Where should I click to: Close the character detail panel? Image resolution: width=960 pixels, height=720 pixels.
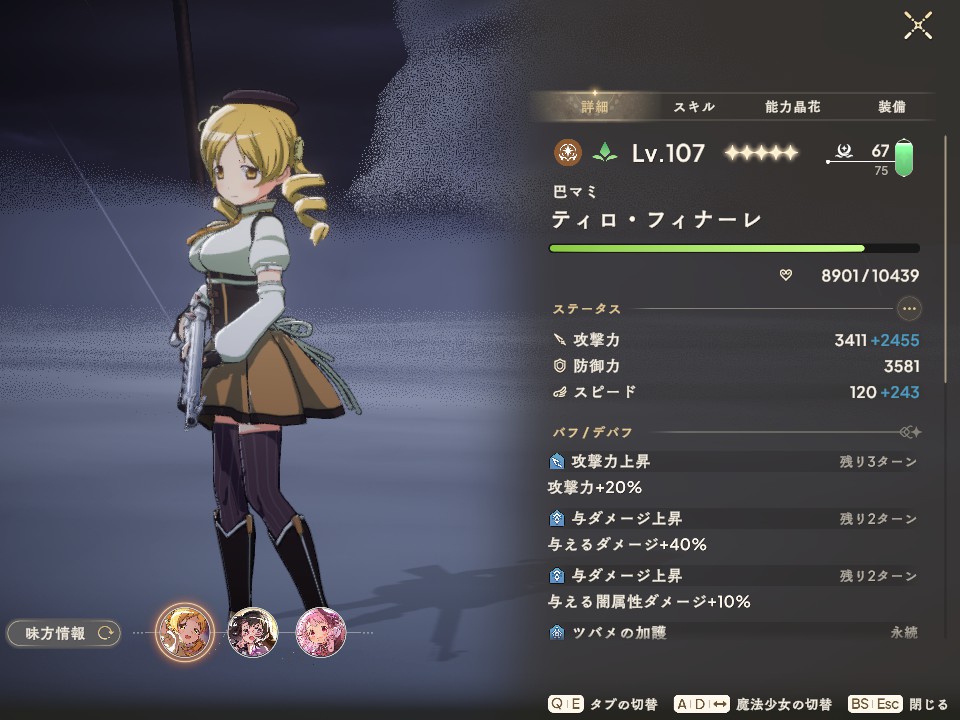pos(918,26)
